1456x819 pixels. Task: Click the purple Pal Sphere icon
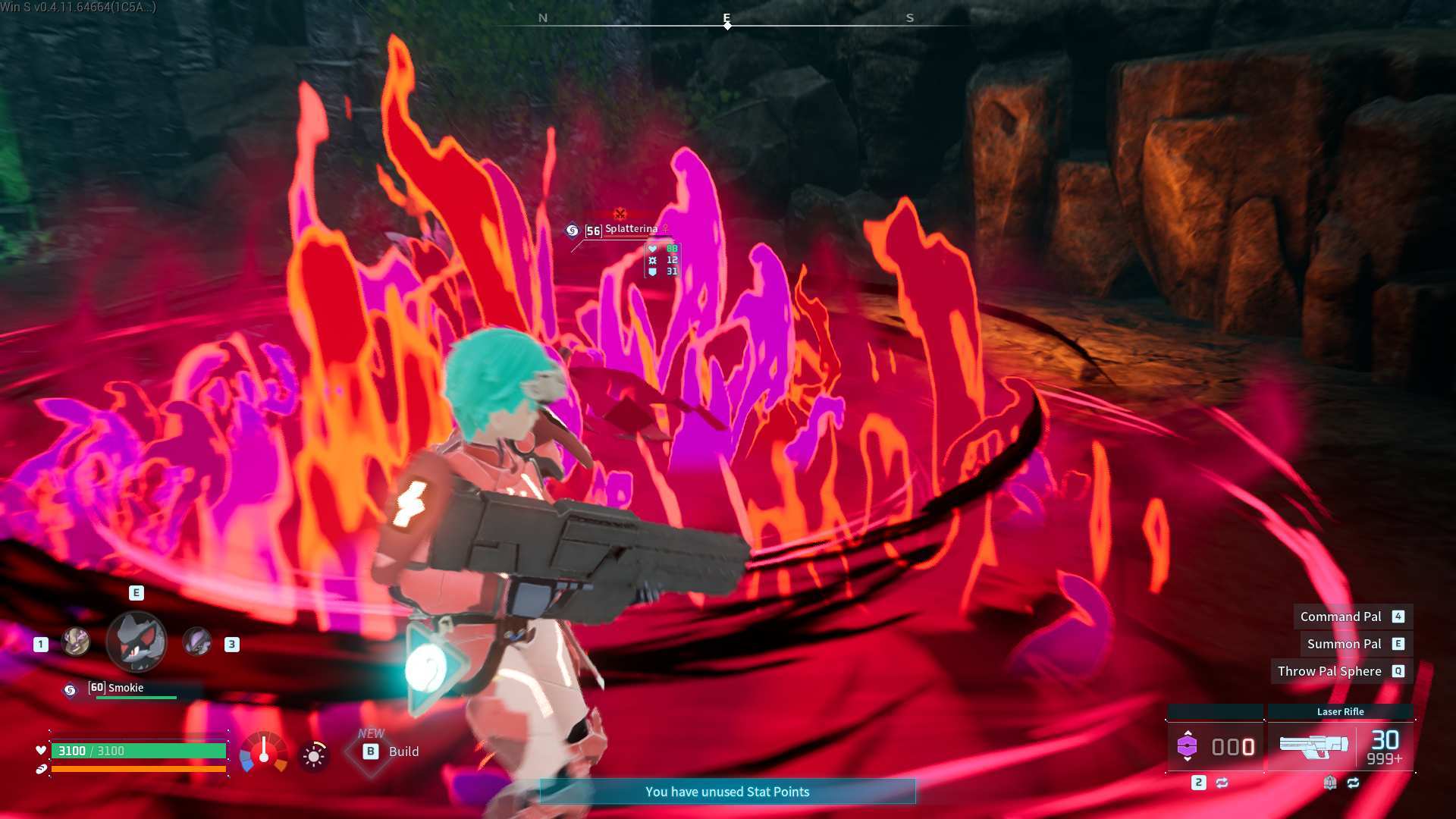click(1188, 747)
